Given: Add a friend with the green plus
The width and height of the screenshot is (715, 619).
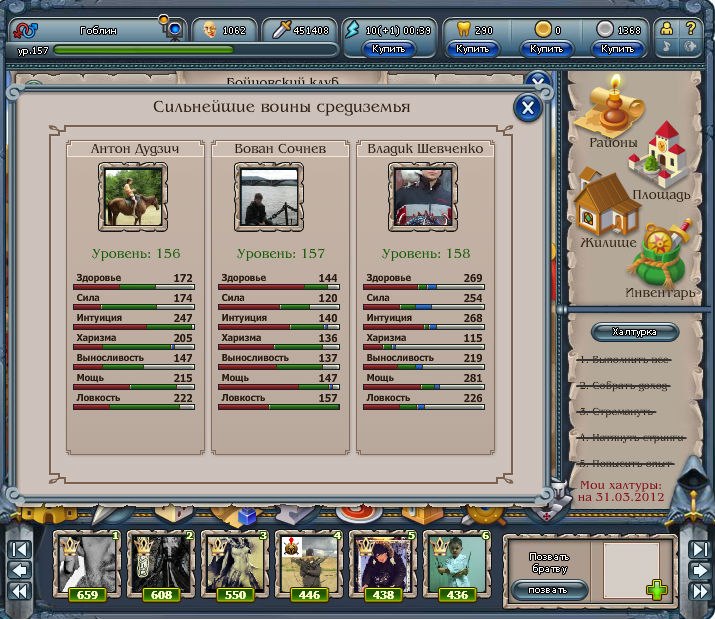Looking at the screenshot, I should [x=656, y=590].
